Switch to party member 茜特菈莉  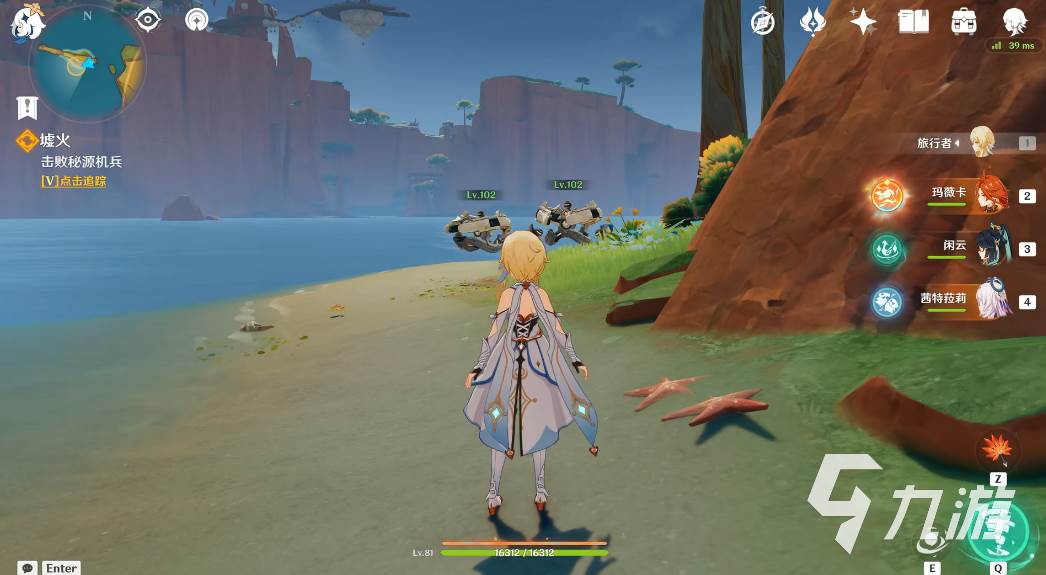coord(990,300)
